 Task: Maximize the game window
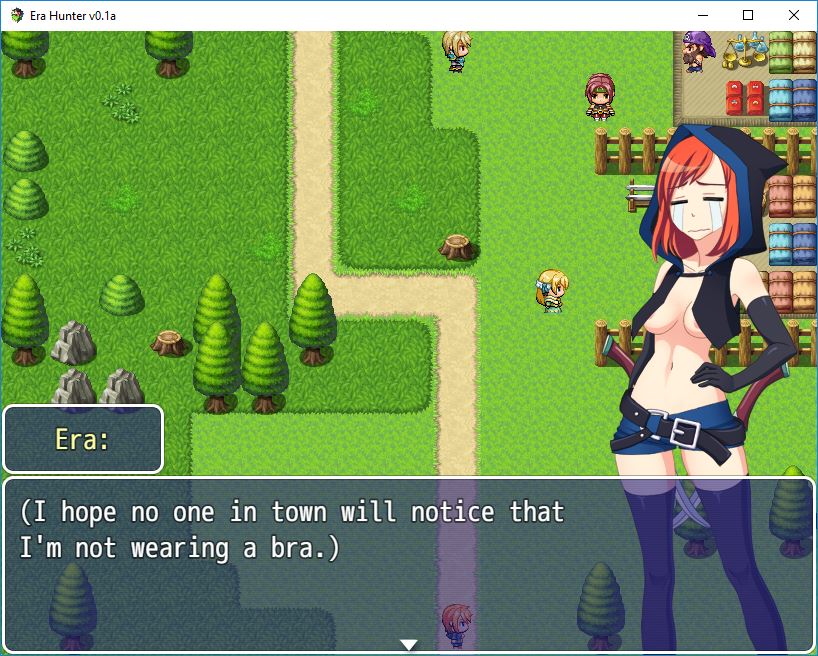748,15
